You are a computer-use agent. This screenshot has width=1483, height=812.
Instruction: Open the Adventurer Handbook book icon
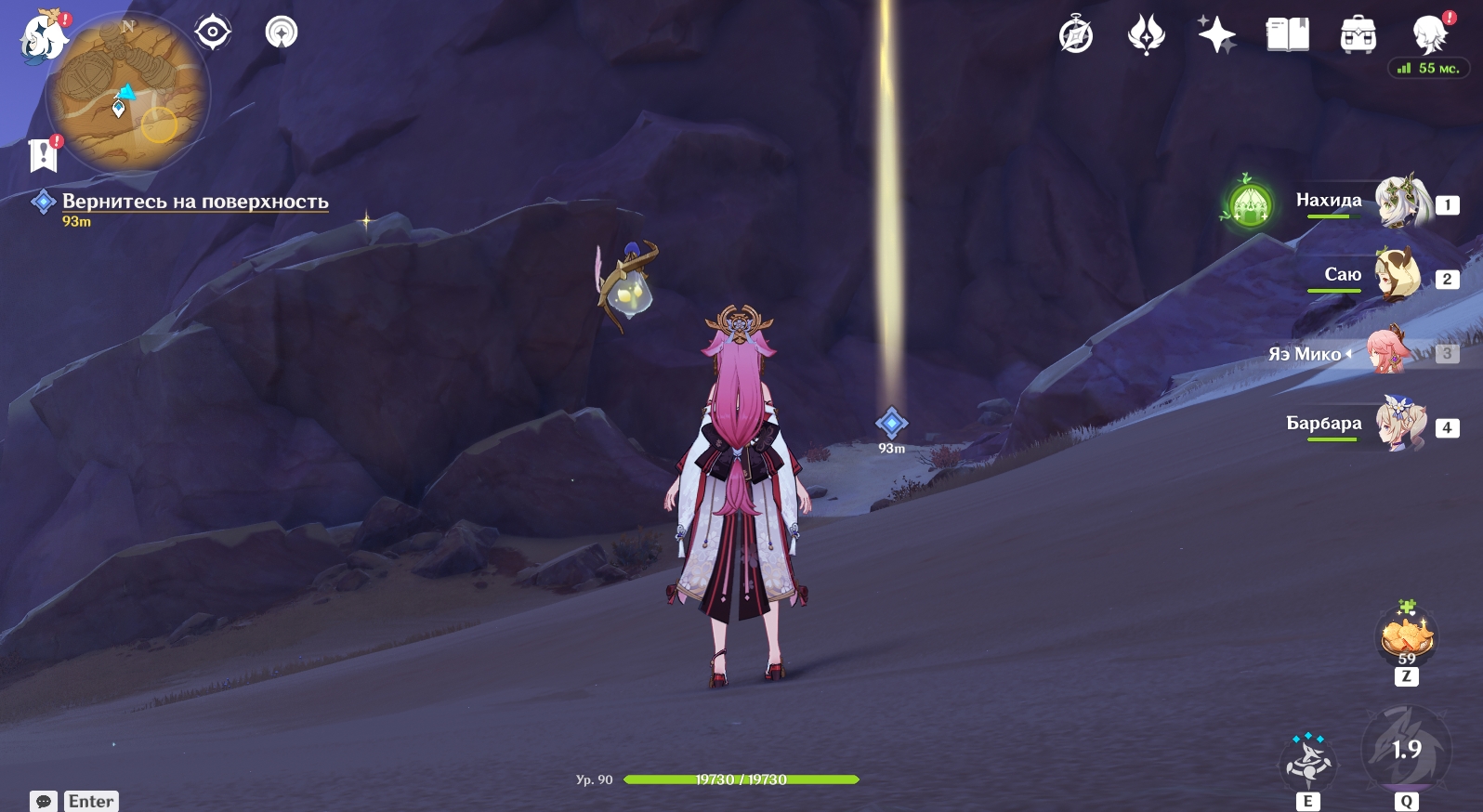(x=1287, y=35)
